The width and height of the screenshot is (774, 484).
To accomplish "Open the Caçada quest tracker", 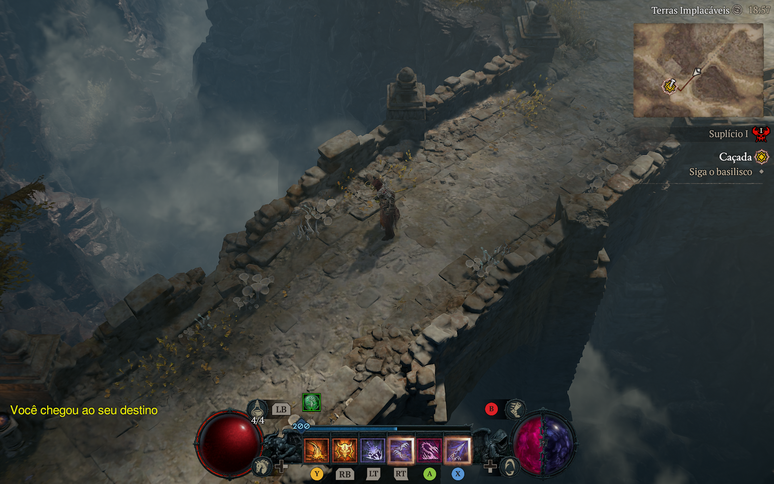I will pyautogui.click(x=735, y=157).
